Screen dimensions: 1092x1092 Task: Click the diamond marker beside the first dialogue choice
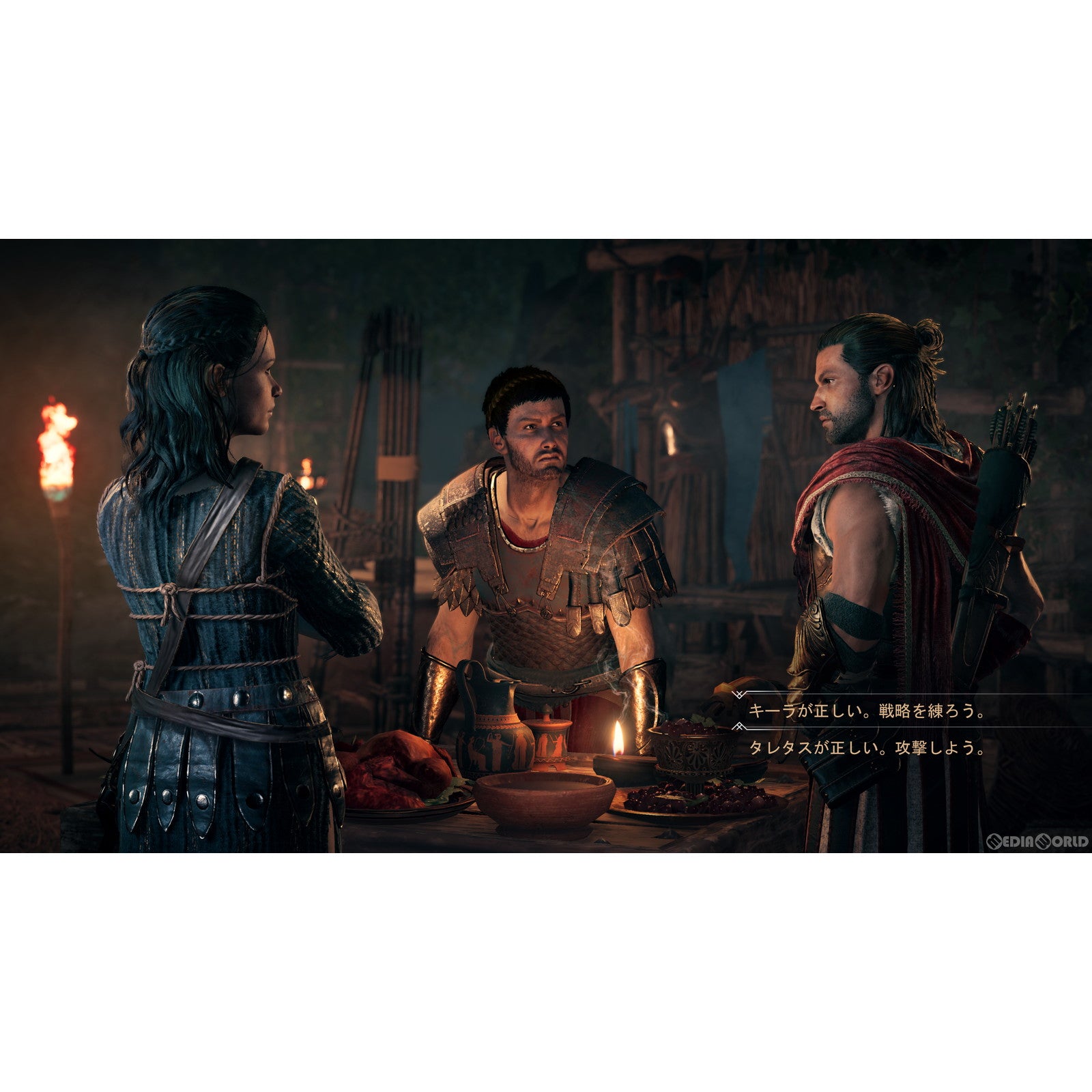click(x=738, y=695)
